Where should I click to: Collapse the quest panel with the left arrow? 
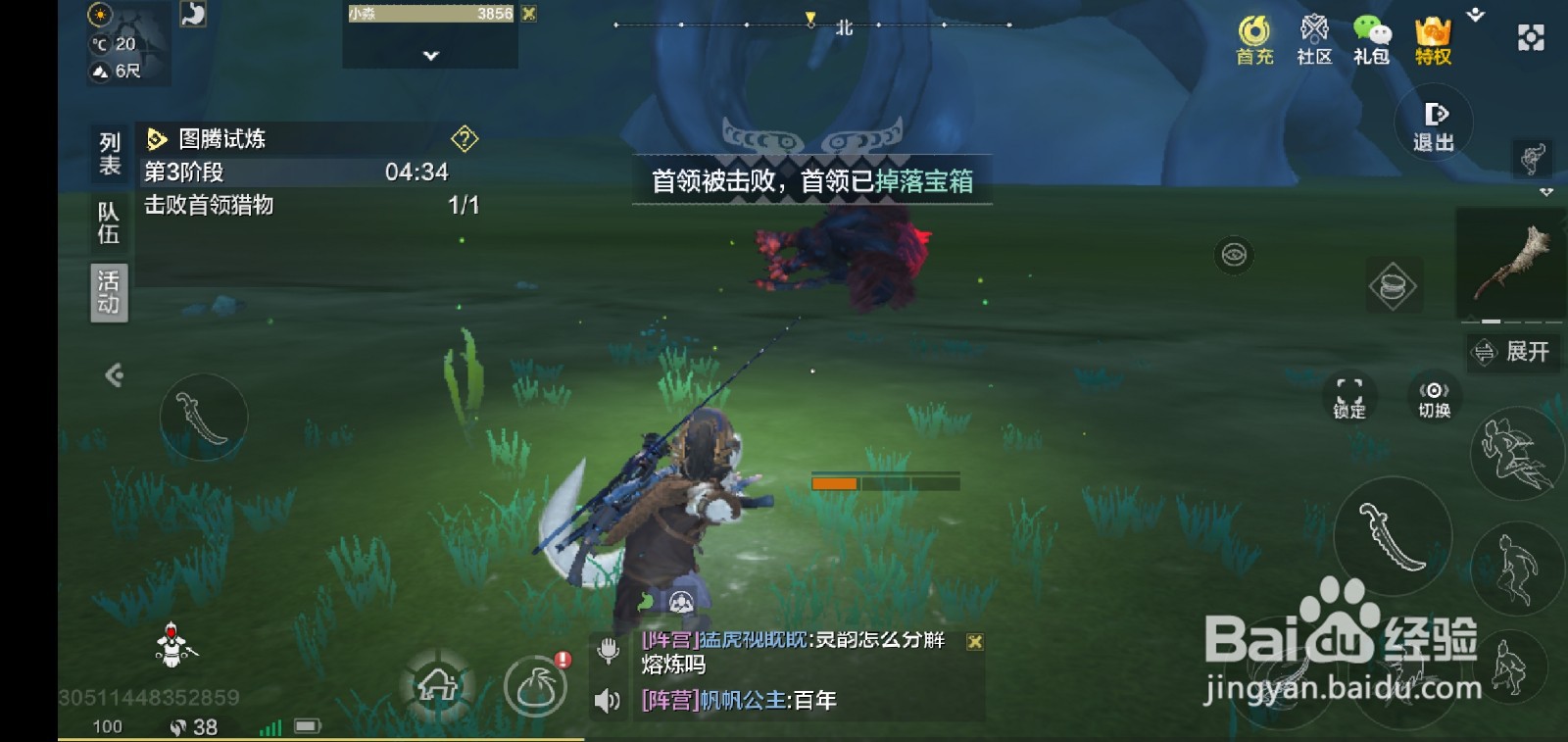click(115, 375)
